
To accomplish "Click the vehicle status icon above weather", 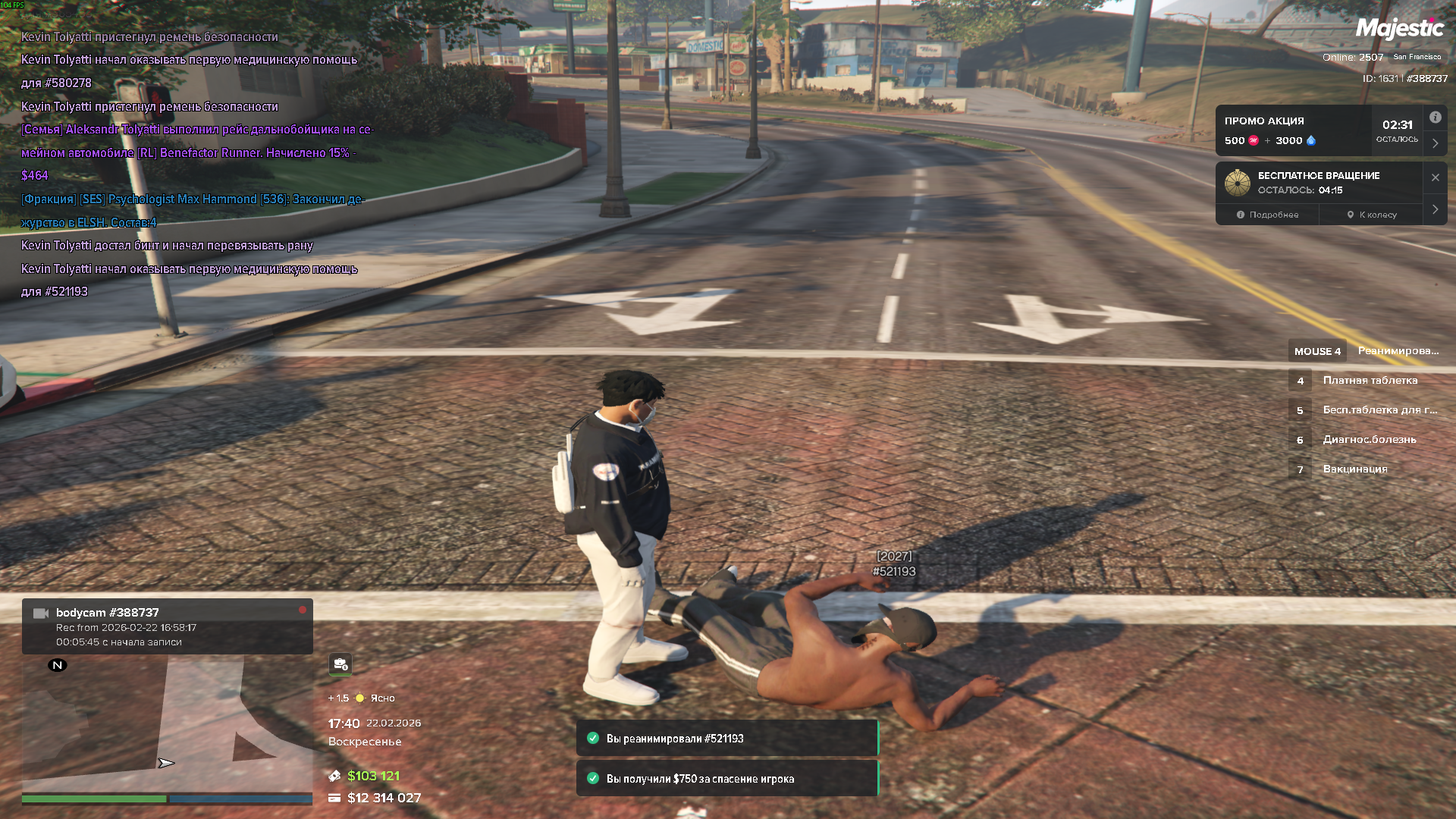I will click(340, 664).
